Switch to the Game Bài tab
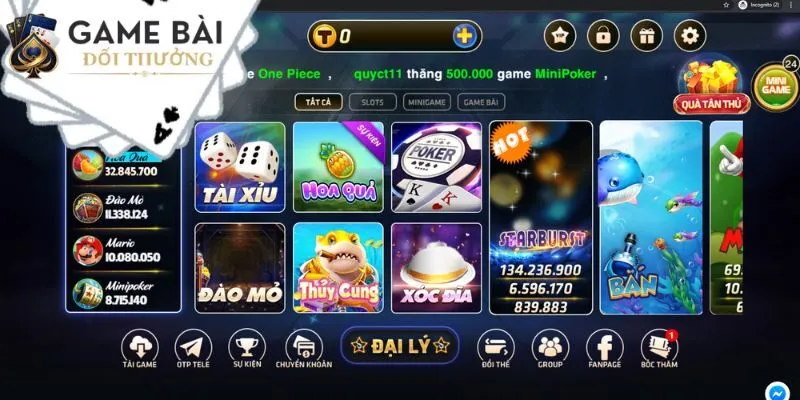 480,101
